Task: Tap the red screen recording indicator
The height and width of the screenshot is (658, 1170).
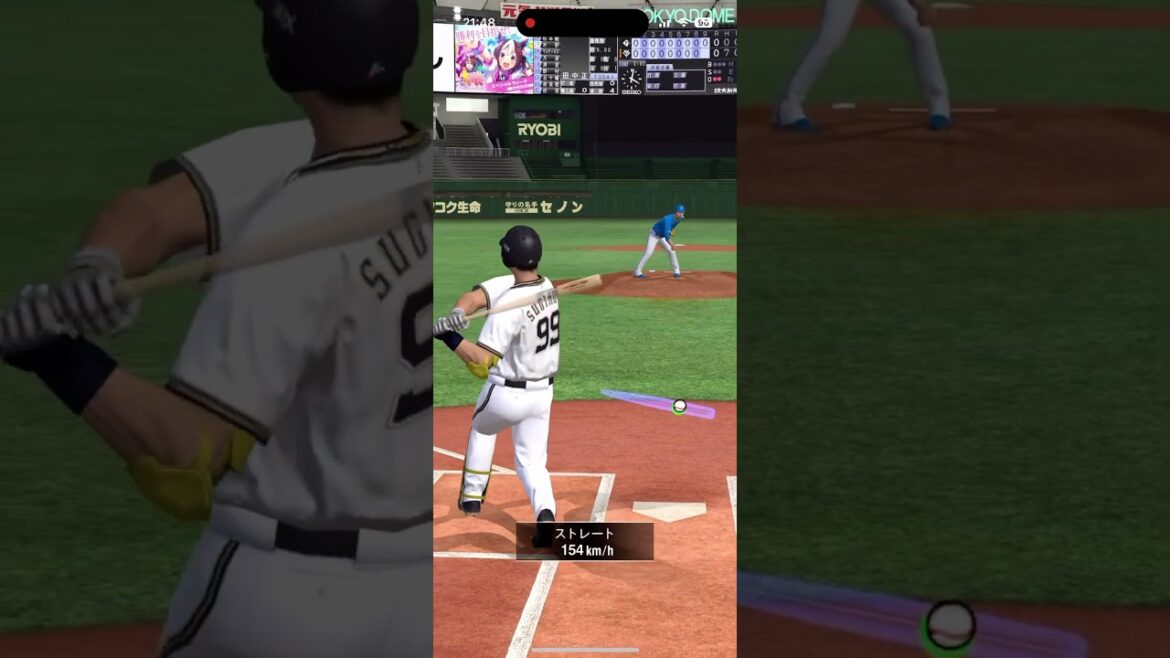Action: 530,23
